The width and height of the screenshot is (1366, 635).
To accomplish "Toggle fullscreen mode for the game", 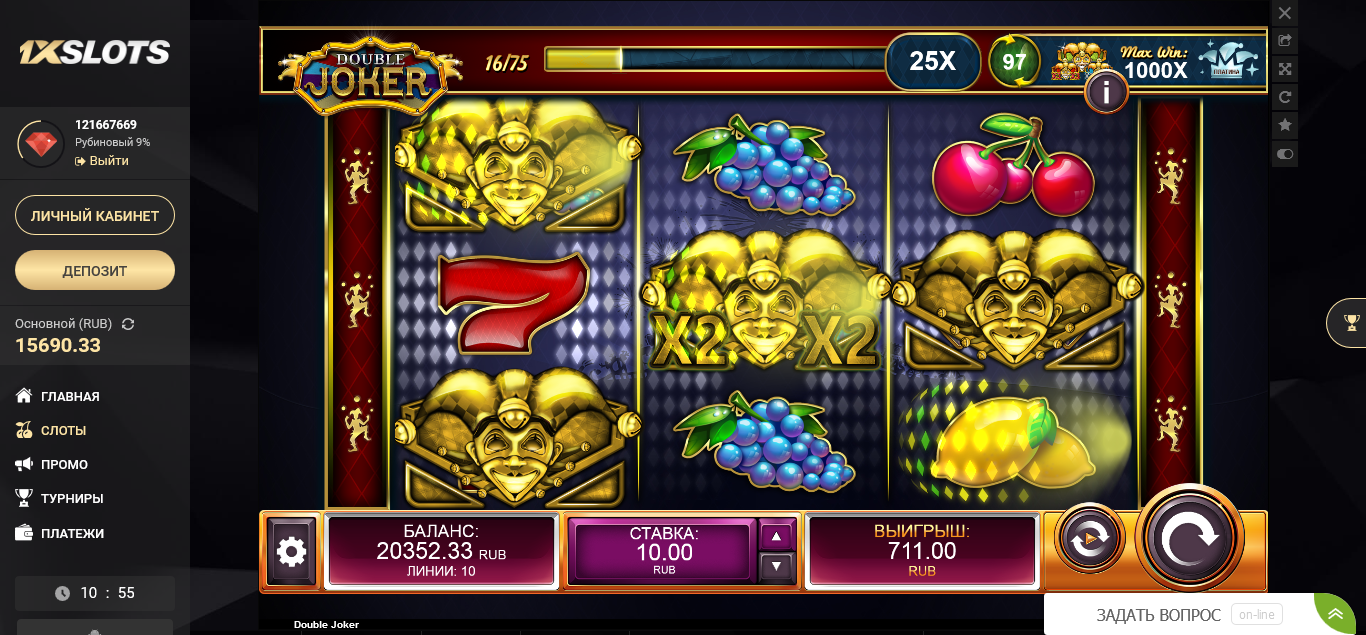I will [x=1285, y=69].
